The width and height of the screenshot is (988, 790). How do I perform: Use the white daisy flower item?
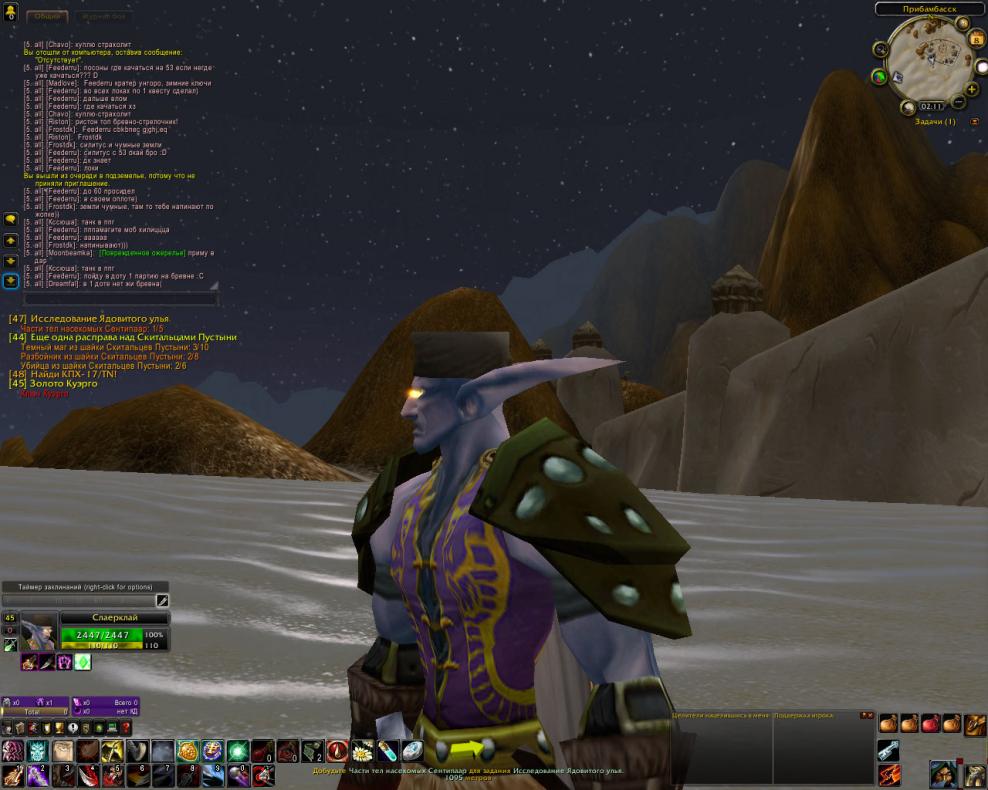pyautogui.click(x=361, y=751)
